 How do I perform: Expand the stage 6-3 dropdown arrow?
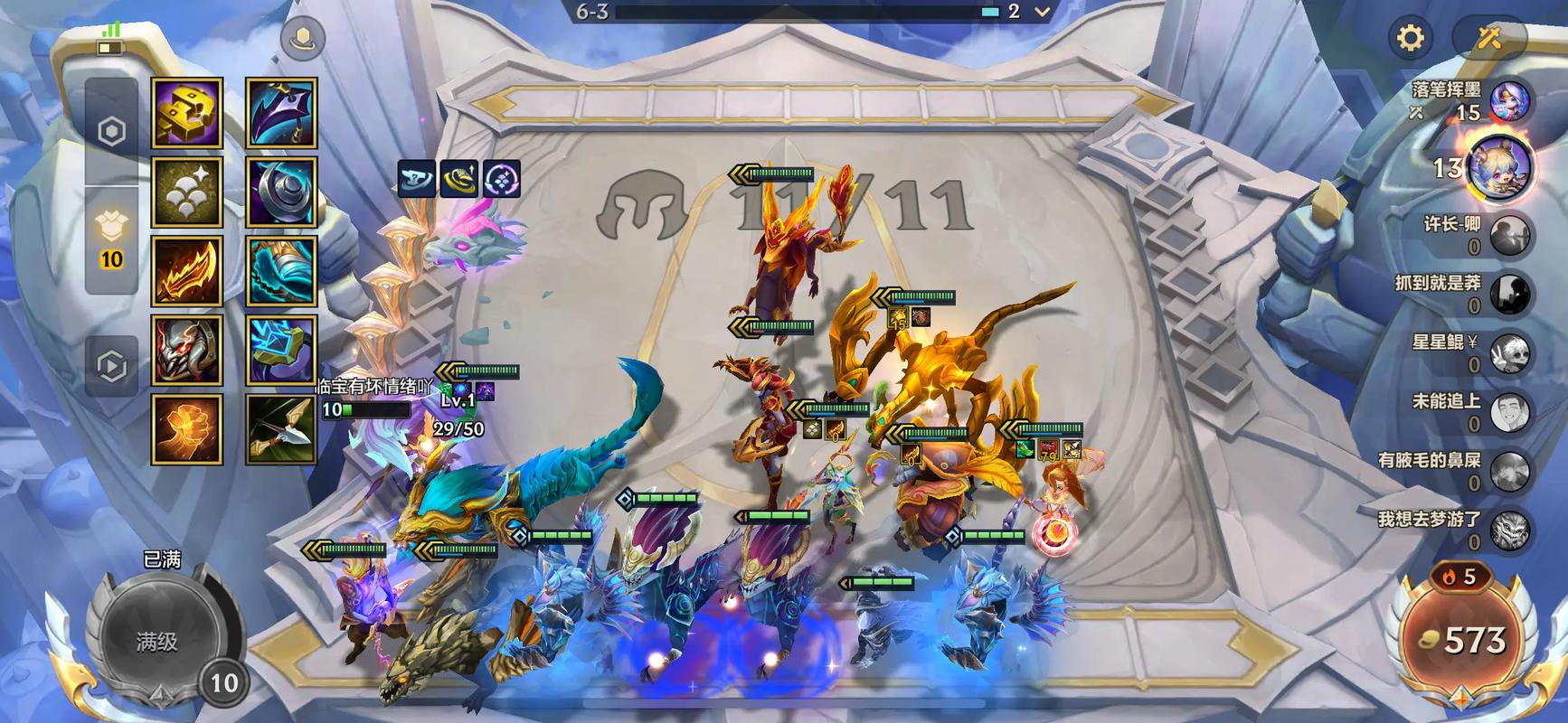[1042, 12]
